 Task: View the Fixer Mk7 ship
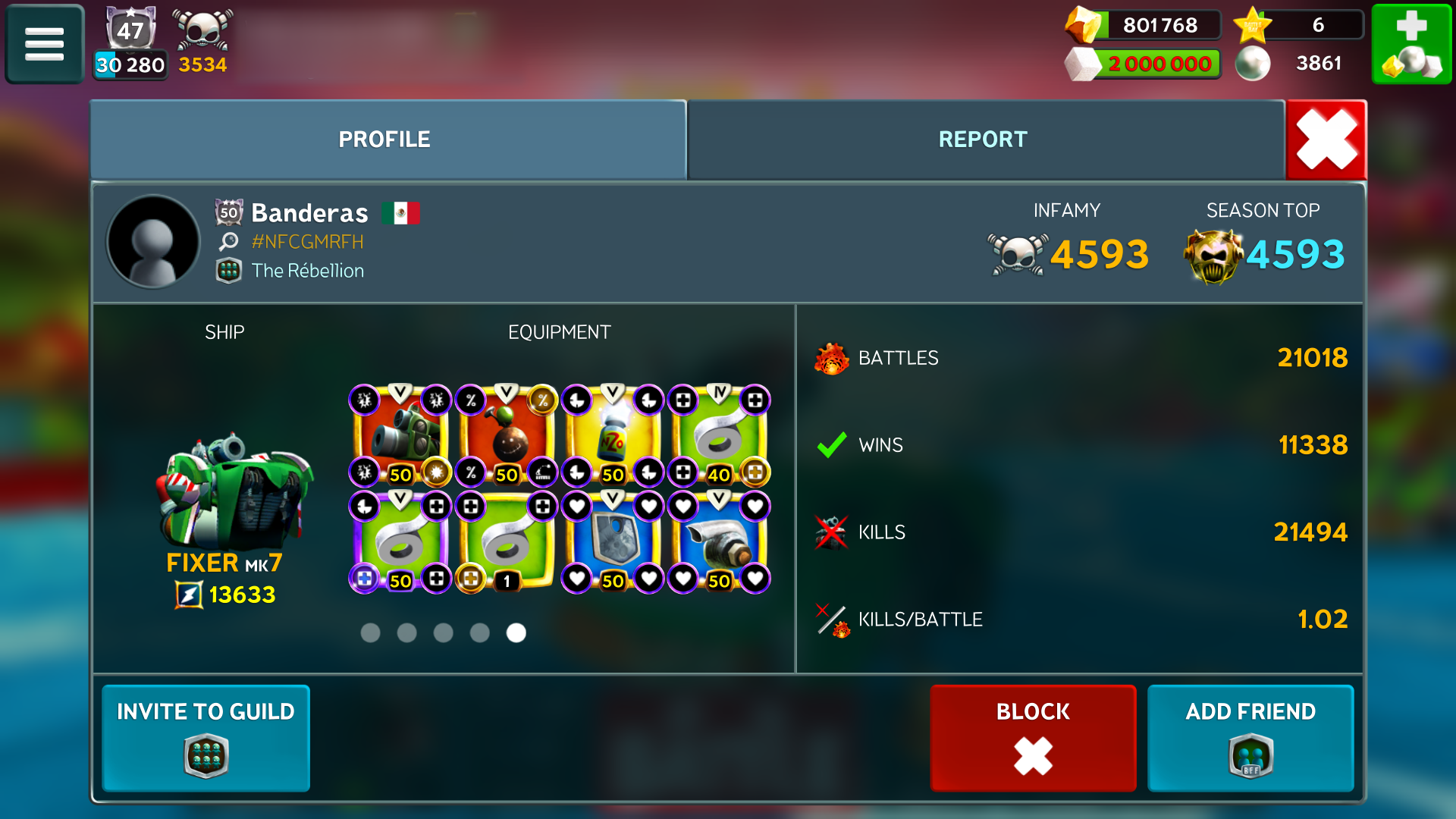click(x=231, y=493)
